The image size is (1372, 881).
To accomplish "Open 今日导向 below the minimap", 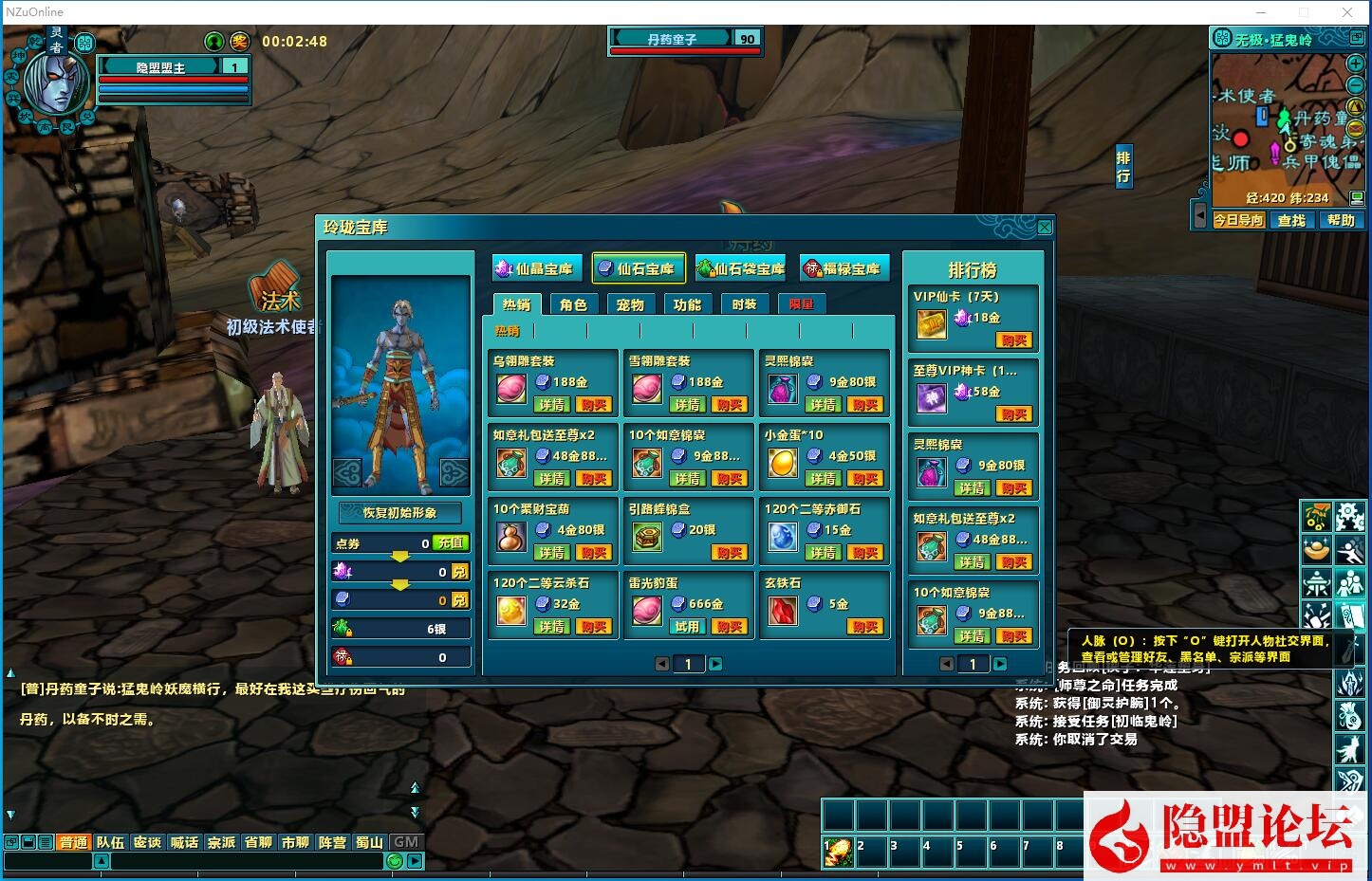I will tap(1239, 220).
